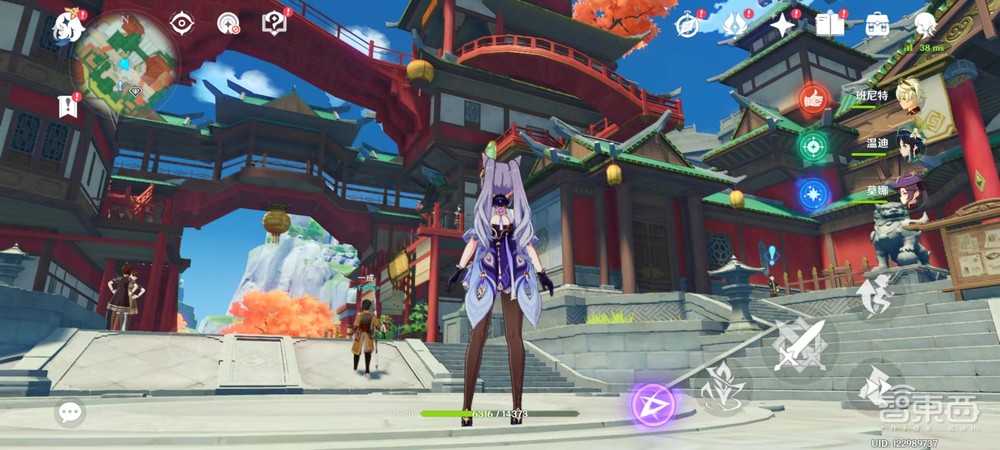Open the chat speech bubble

(69, 411)
